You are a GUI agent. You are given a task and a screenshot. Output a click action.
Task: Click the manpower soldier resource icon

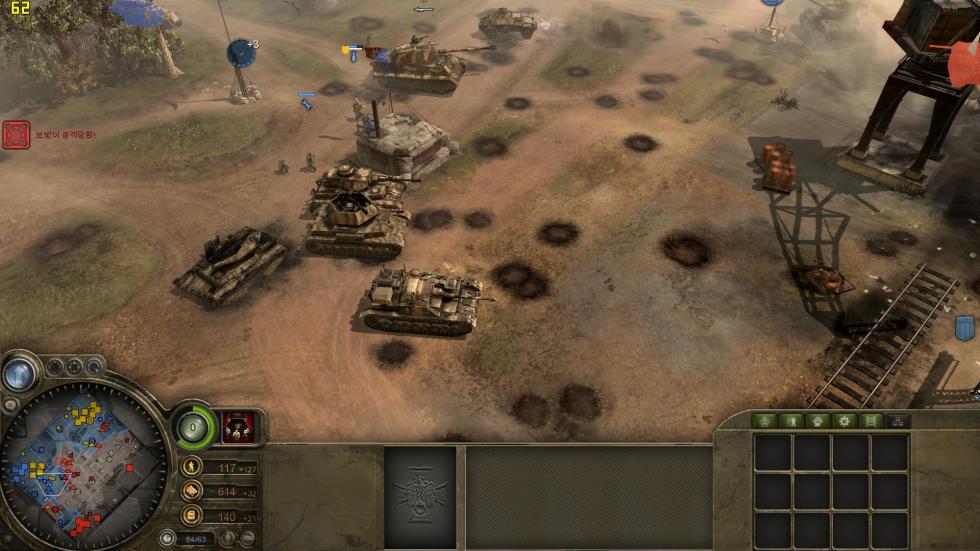pos(191,467)
